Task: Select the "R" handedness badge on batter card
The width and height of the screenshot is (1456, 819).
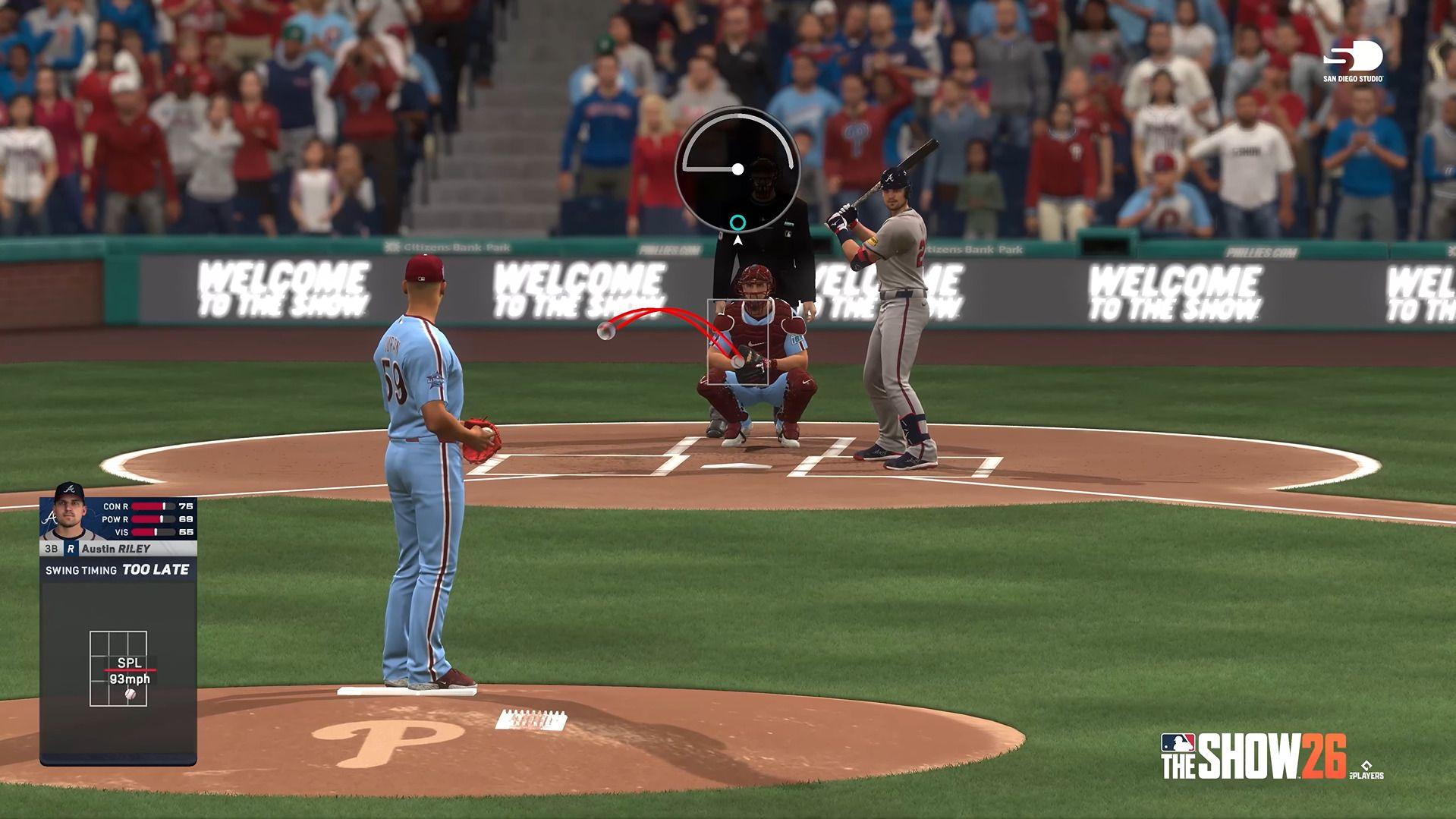Action: 71,548
